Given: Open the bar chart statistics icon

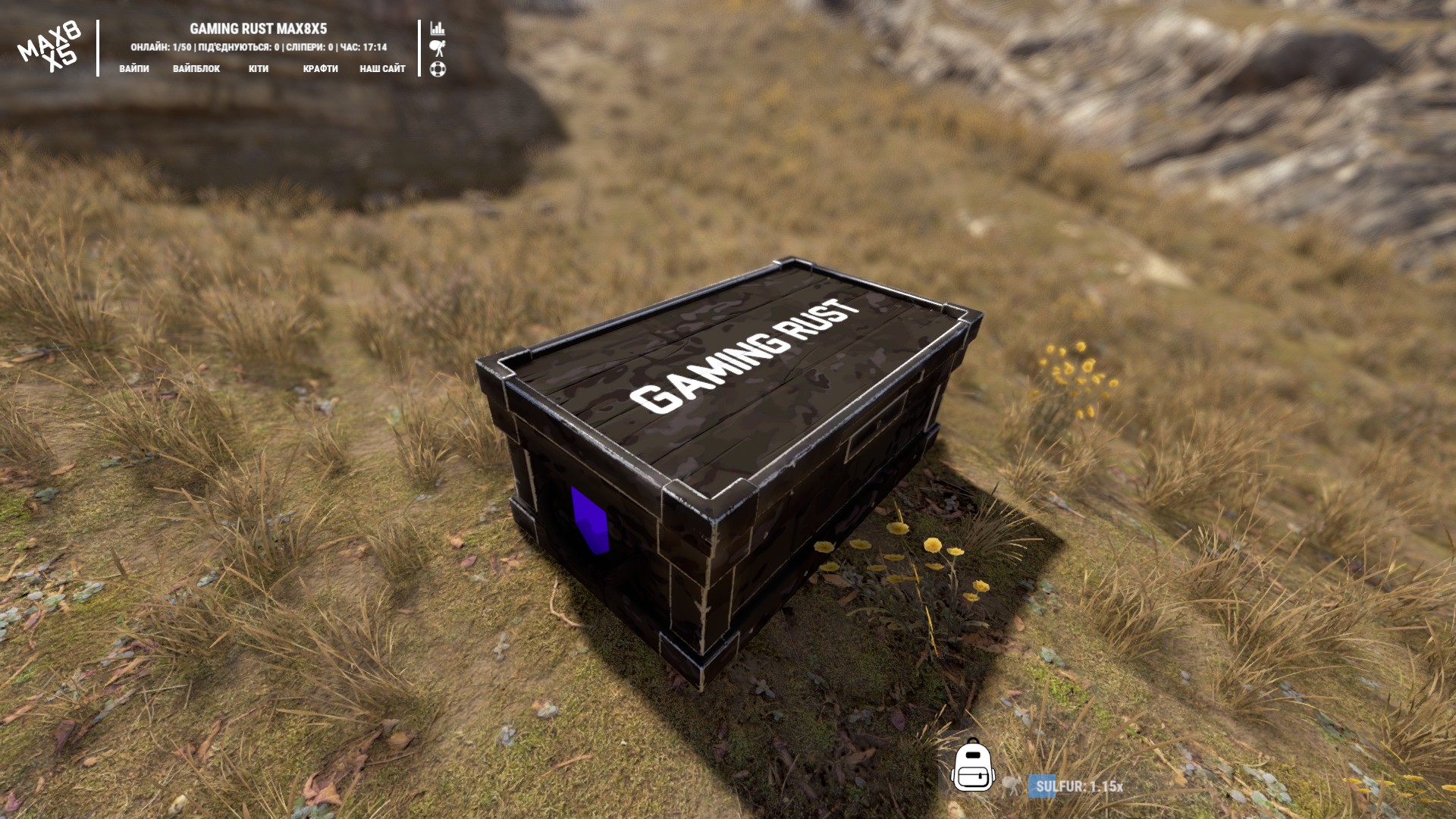Looking at the screenshot, I should tap(438, 29).
